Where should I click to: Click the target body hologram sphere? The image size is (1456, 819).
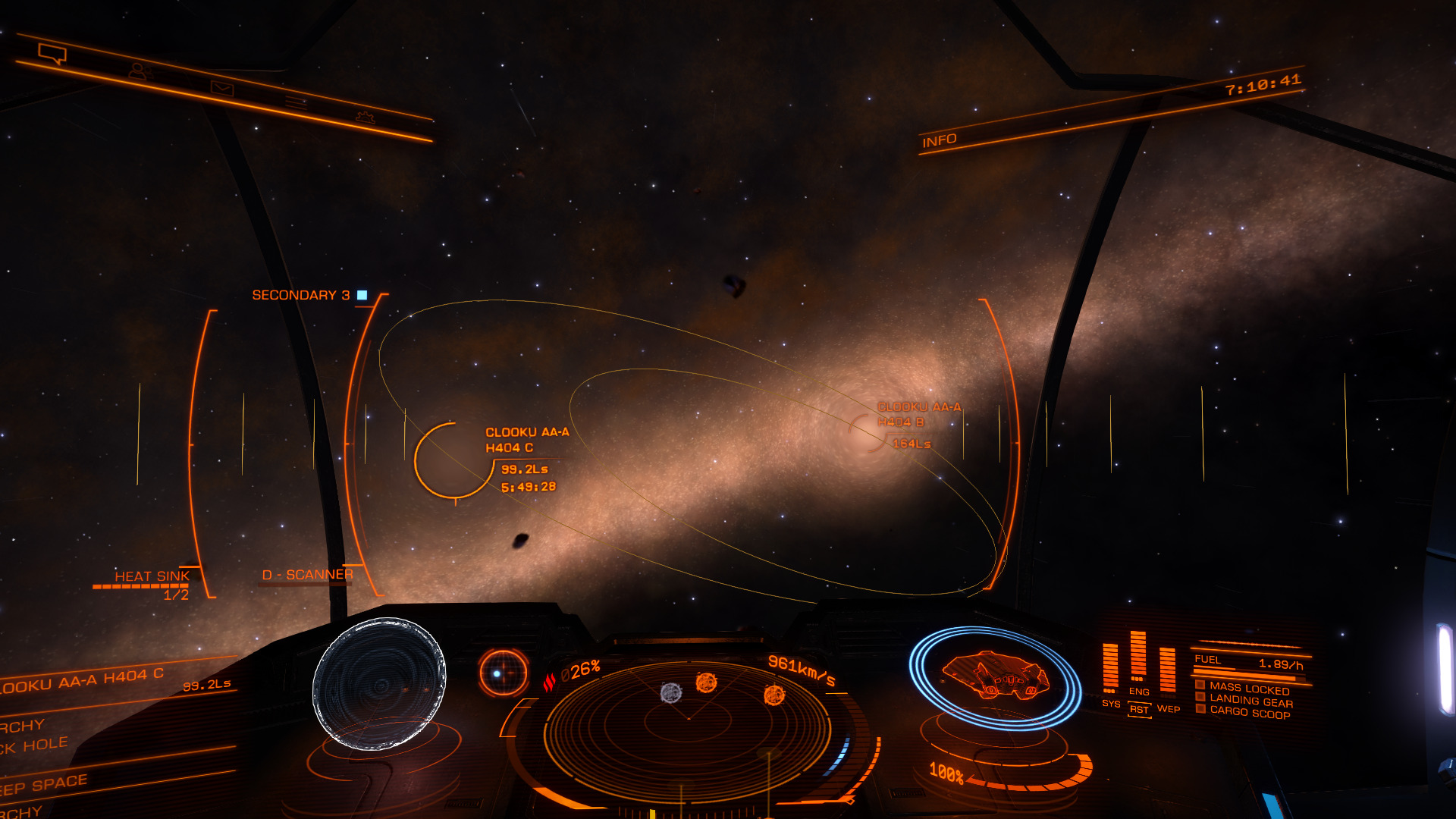click(379, 683)
